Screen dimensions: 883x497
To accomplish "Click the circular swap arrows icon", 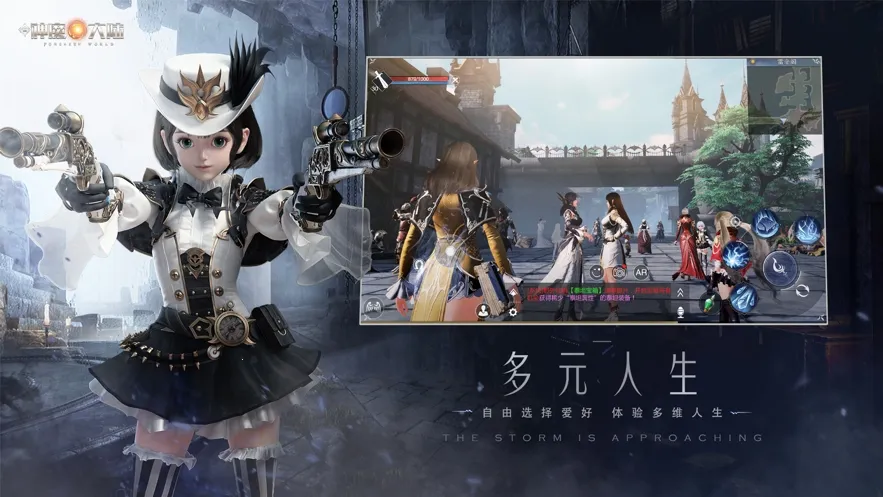I will point(802,291).
